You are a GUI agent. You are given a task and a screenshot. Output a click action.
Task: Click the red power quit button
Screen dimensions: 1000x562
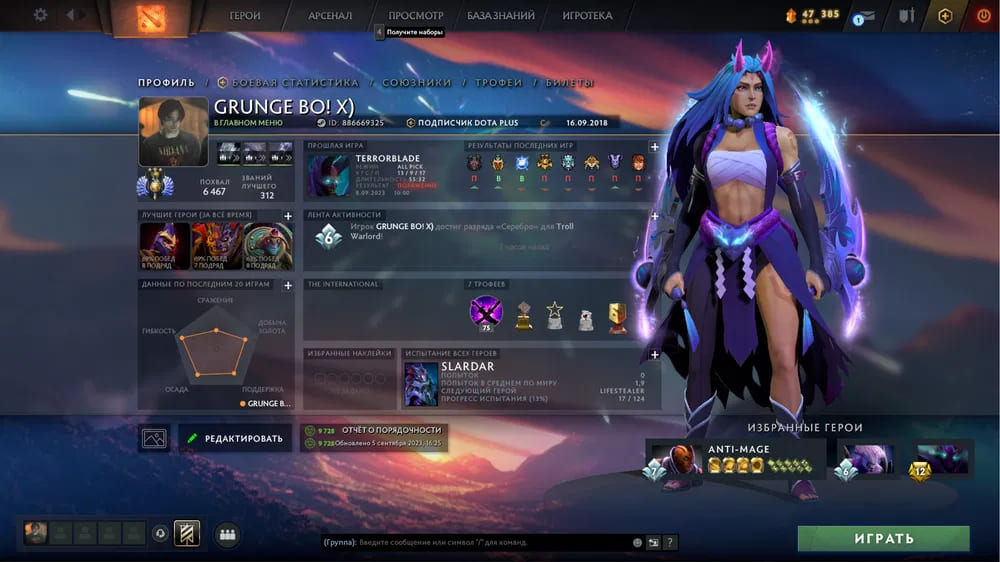click(983, 16)
